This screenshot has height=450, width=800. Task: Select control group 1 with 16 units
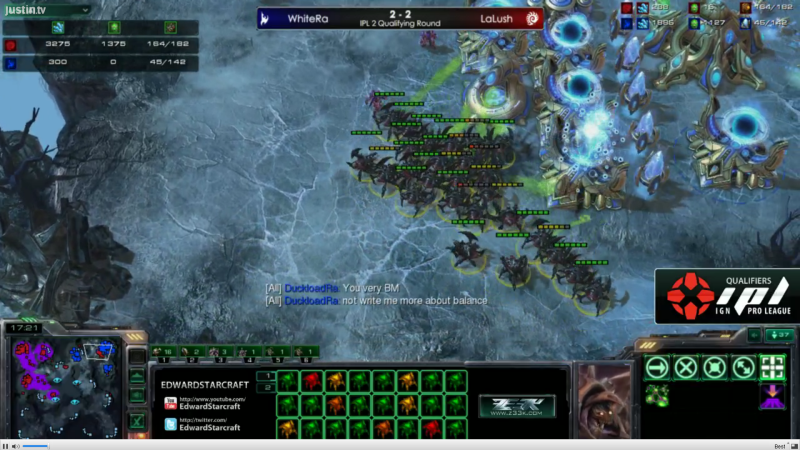162,352
